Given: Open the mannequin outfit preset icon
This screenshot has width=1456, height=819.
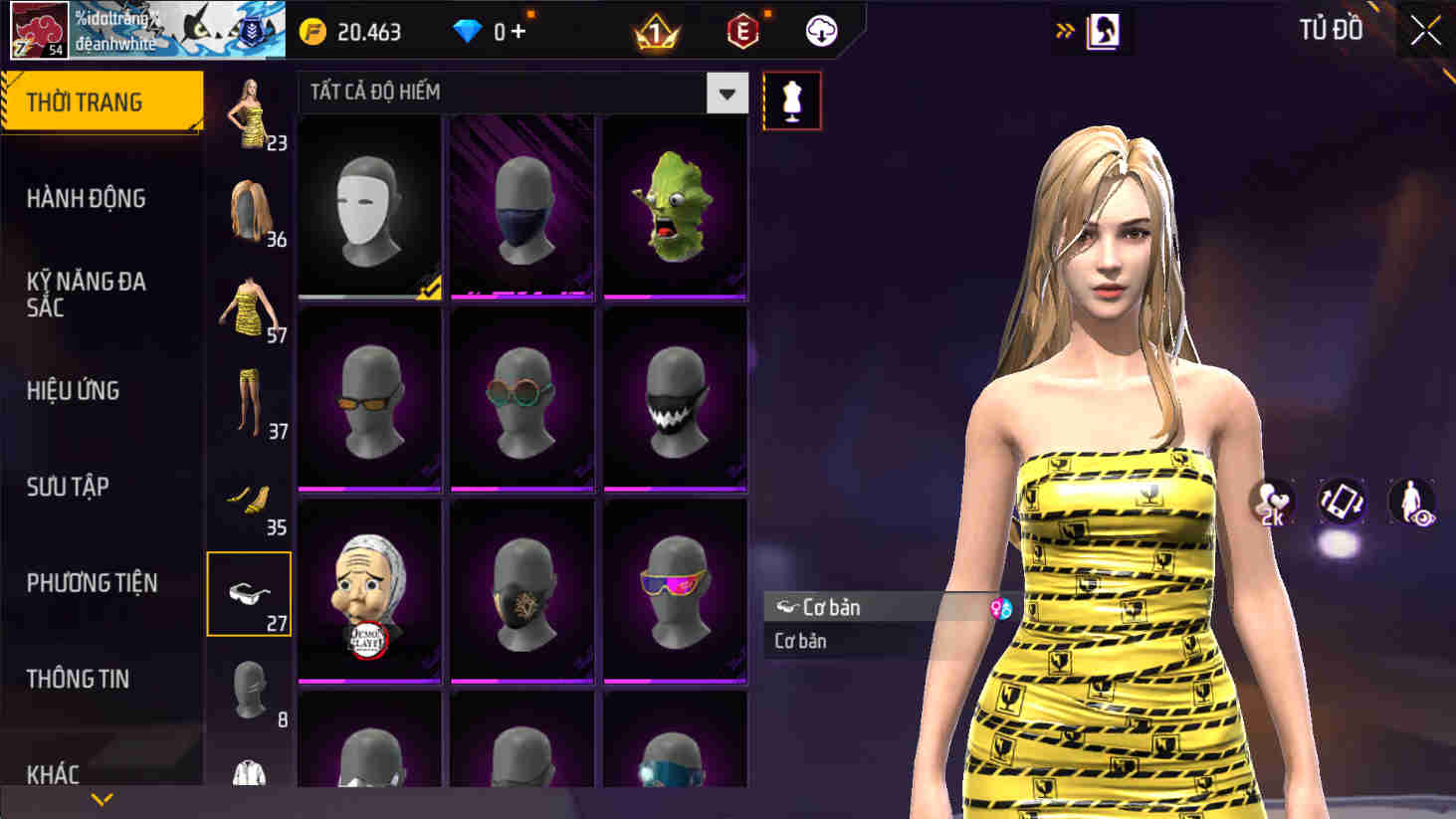Looking at the screenshot, I should 792,102.
